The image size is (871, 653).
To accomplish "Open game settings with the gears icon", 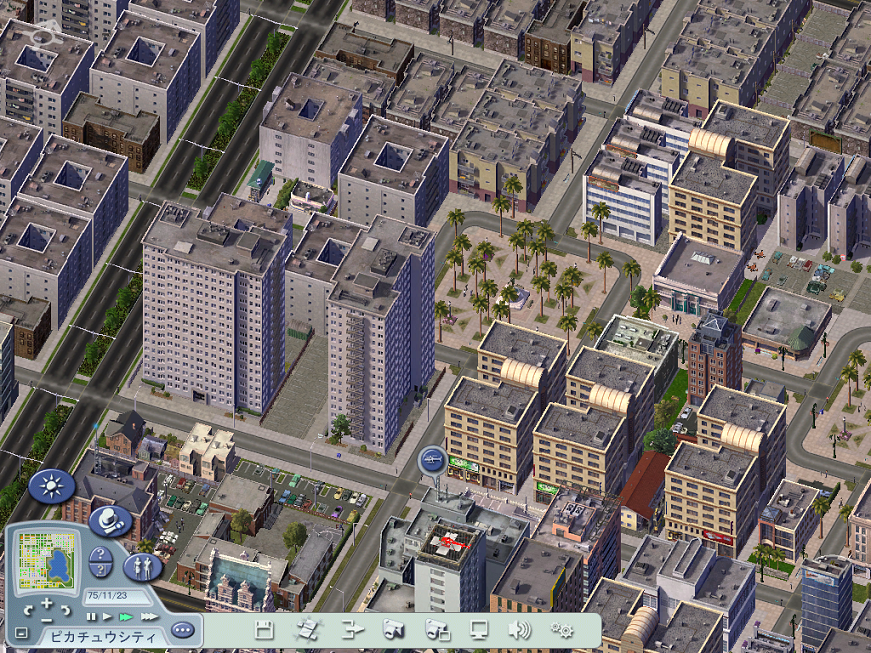I will point(562,630).
